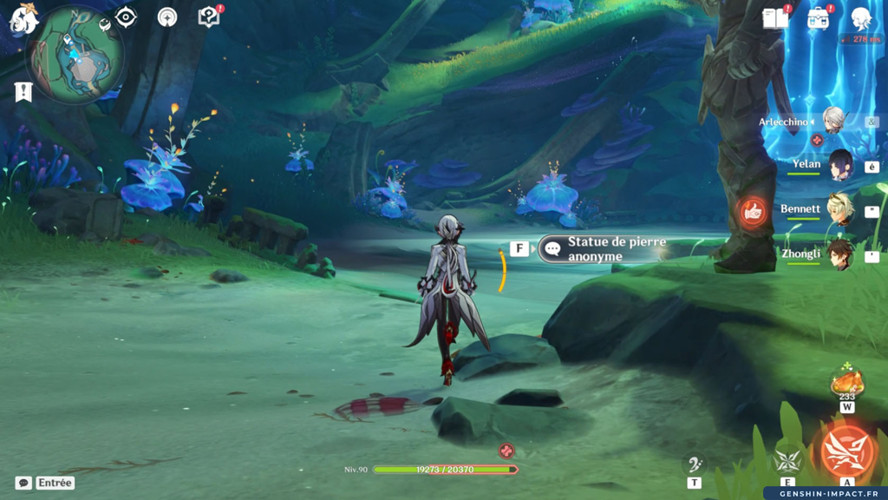Open the backpack inventory icon

pyautogui.click(x=819, y=18)
